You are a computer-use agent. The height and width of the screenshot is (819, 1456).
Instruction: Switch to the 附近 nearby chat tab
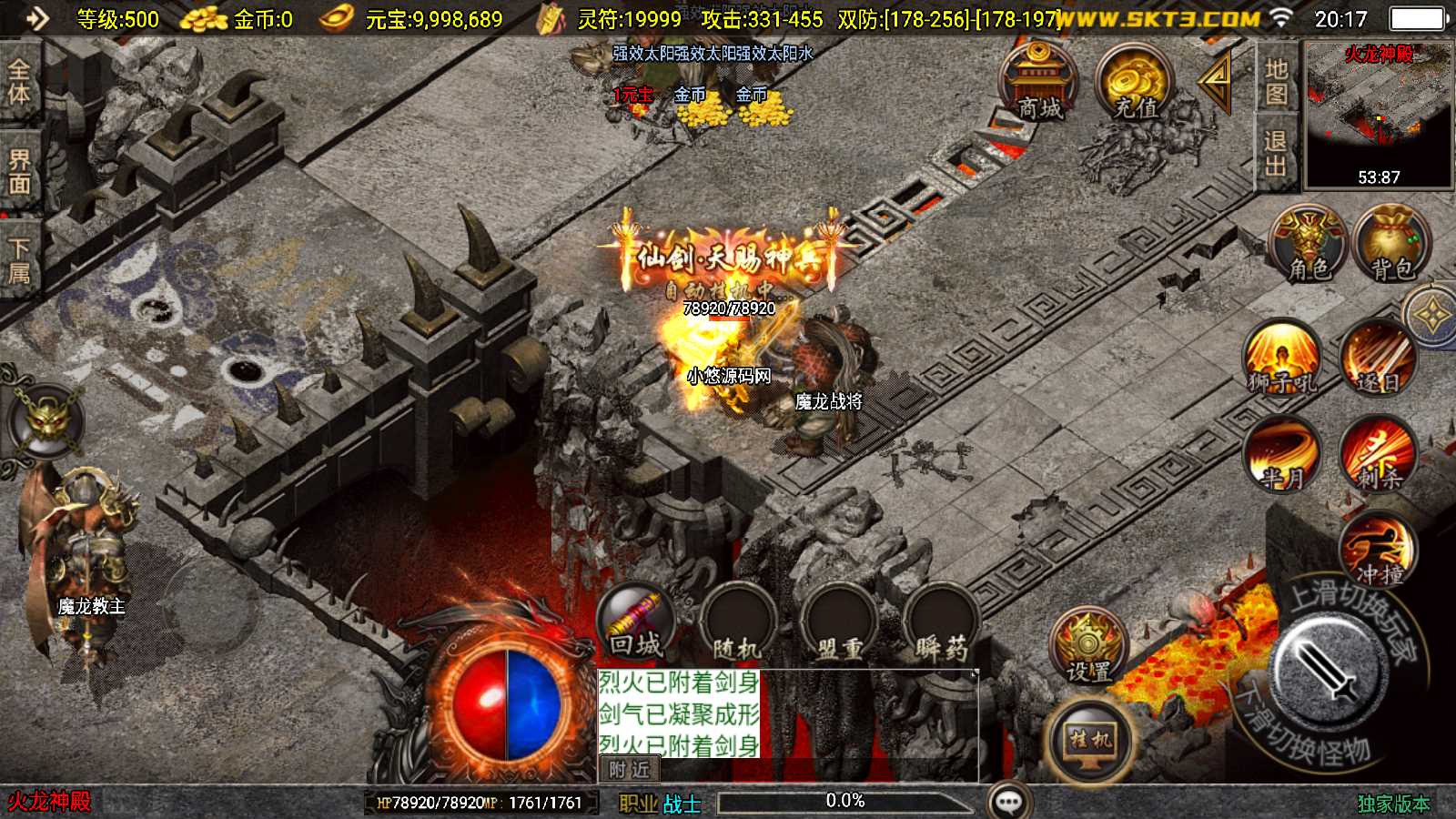pyautogui.click(x=629, y=770)
